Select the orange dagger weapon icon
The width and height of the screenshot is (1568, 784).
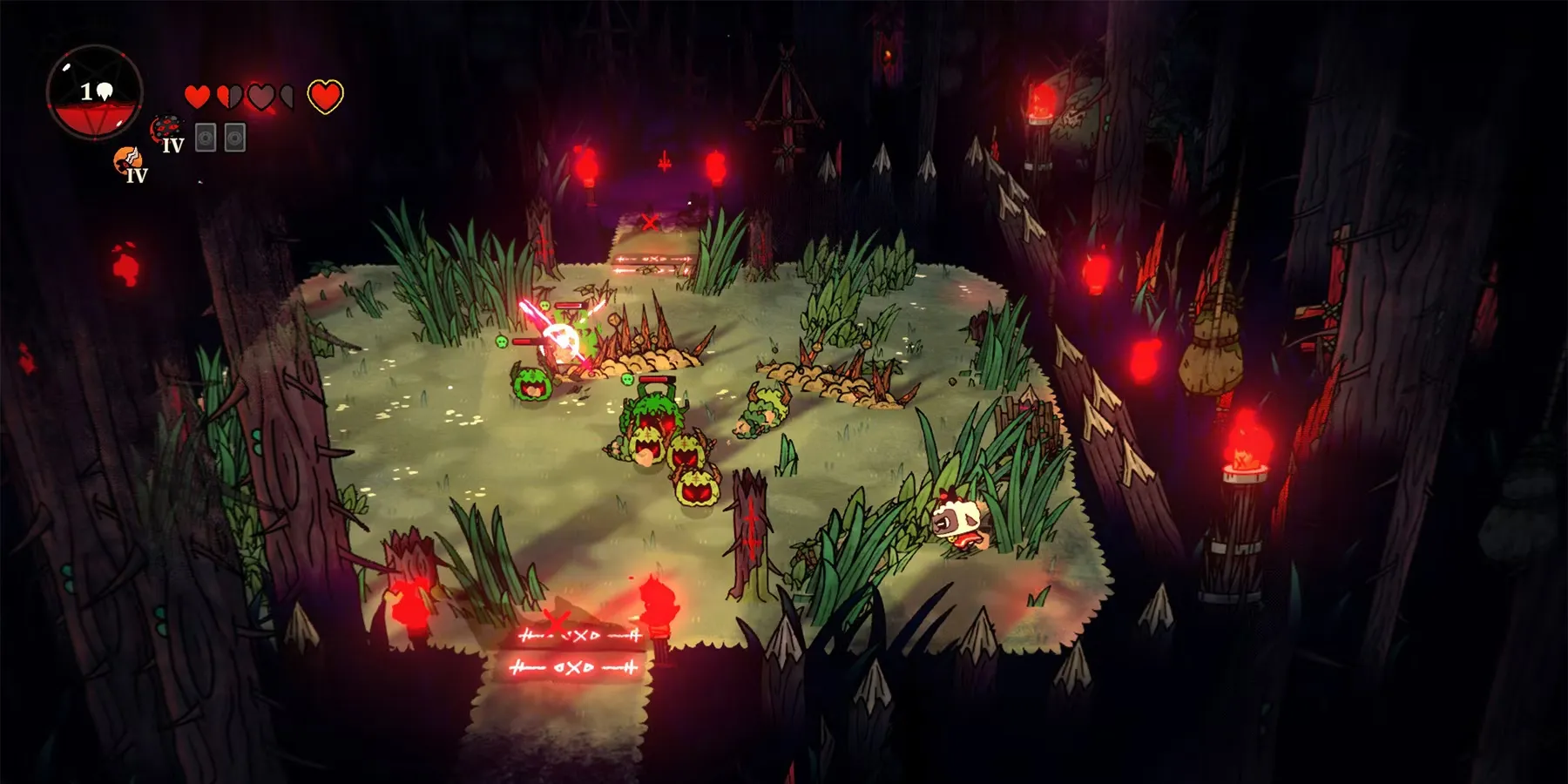coord(128,159)
